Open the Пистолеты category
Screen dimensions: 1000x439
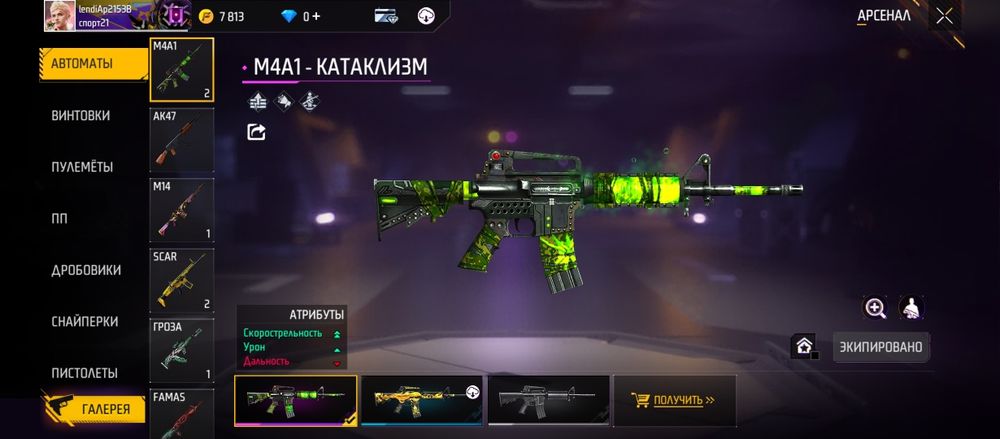(x=84, y=373)
